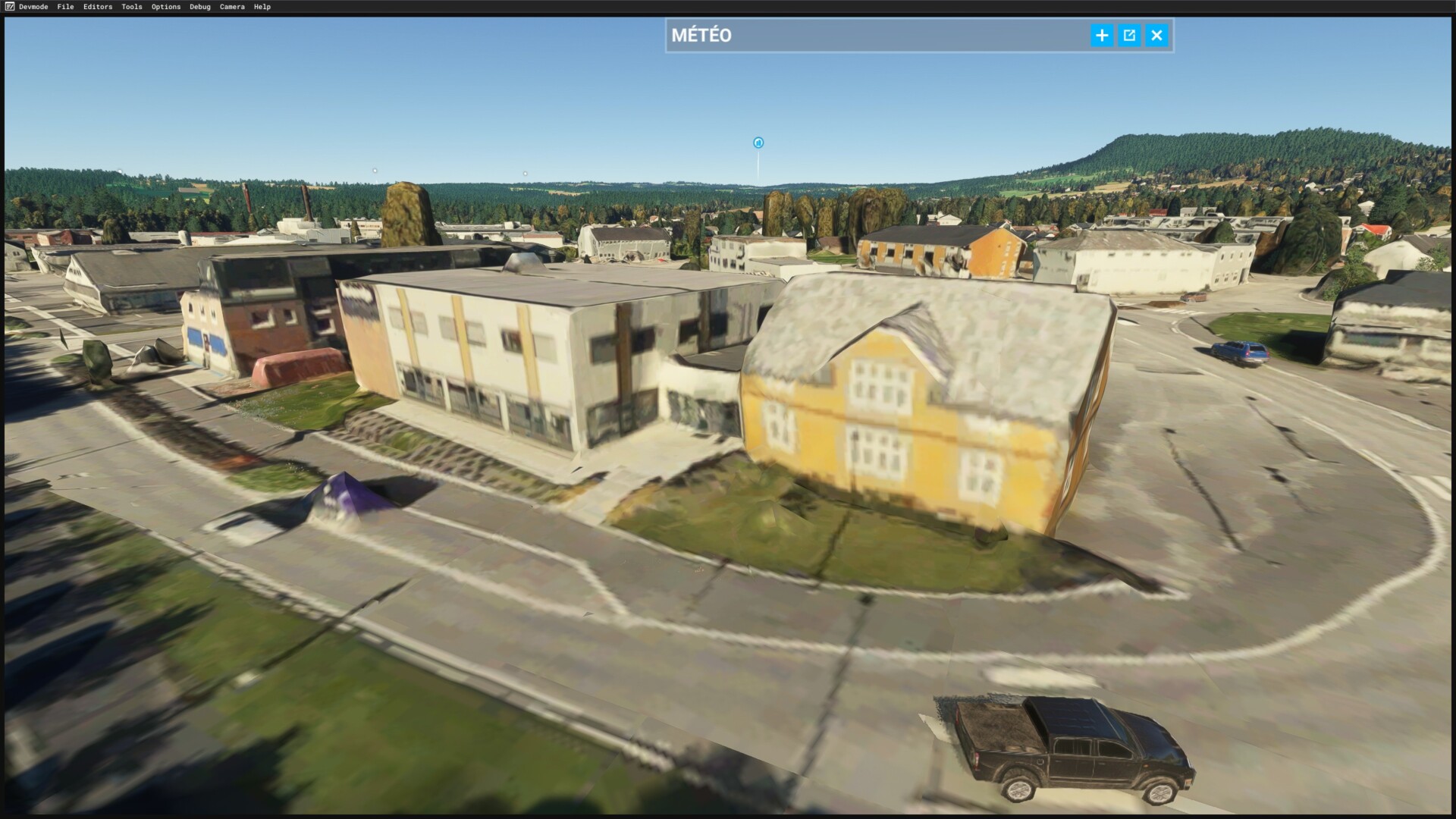Open the Devmode menu
This screenshot has width=1456, height=819.
[33, 7]
